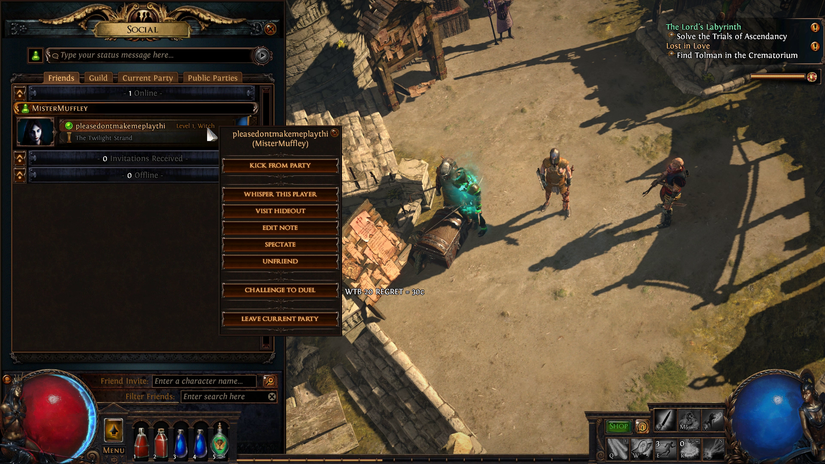Clear the Filter Friends search box

pyautogui.click(x=271, y=397)
